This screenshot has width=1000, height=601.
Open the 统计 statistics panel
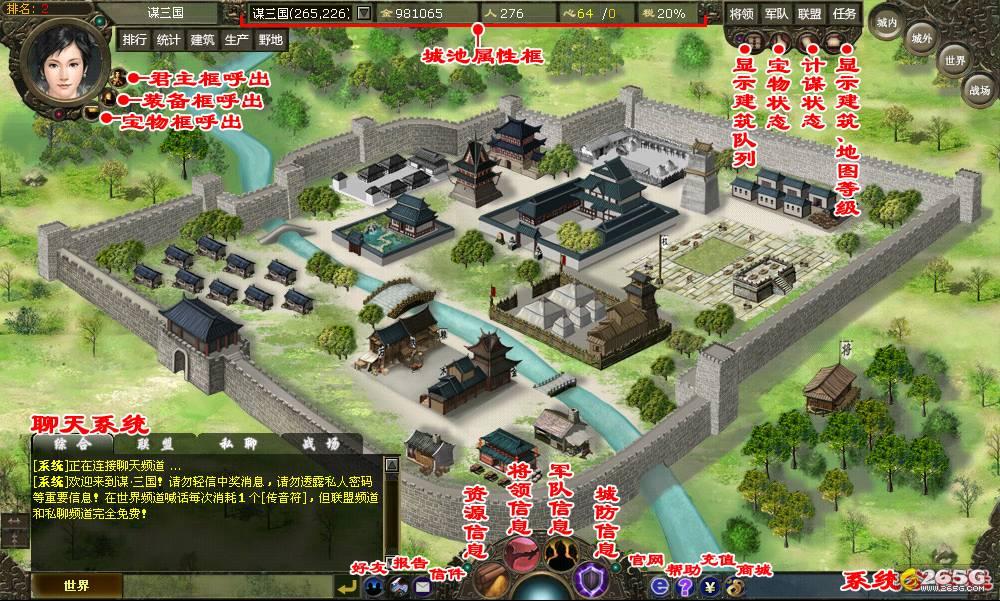coord(168,40)
